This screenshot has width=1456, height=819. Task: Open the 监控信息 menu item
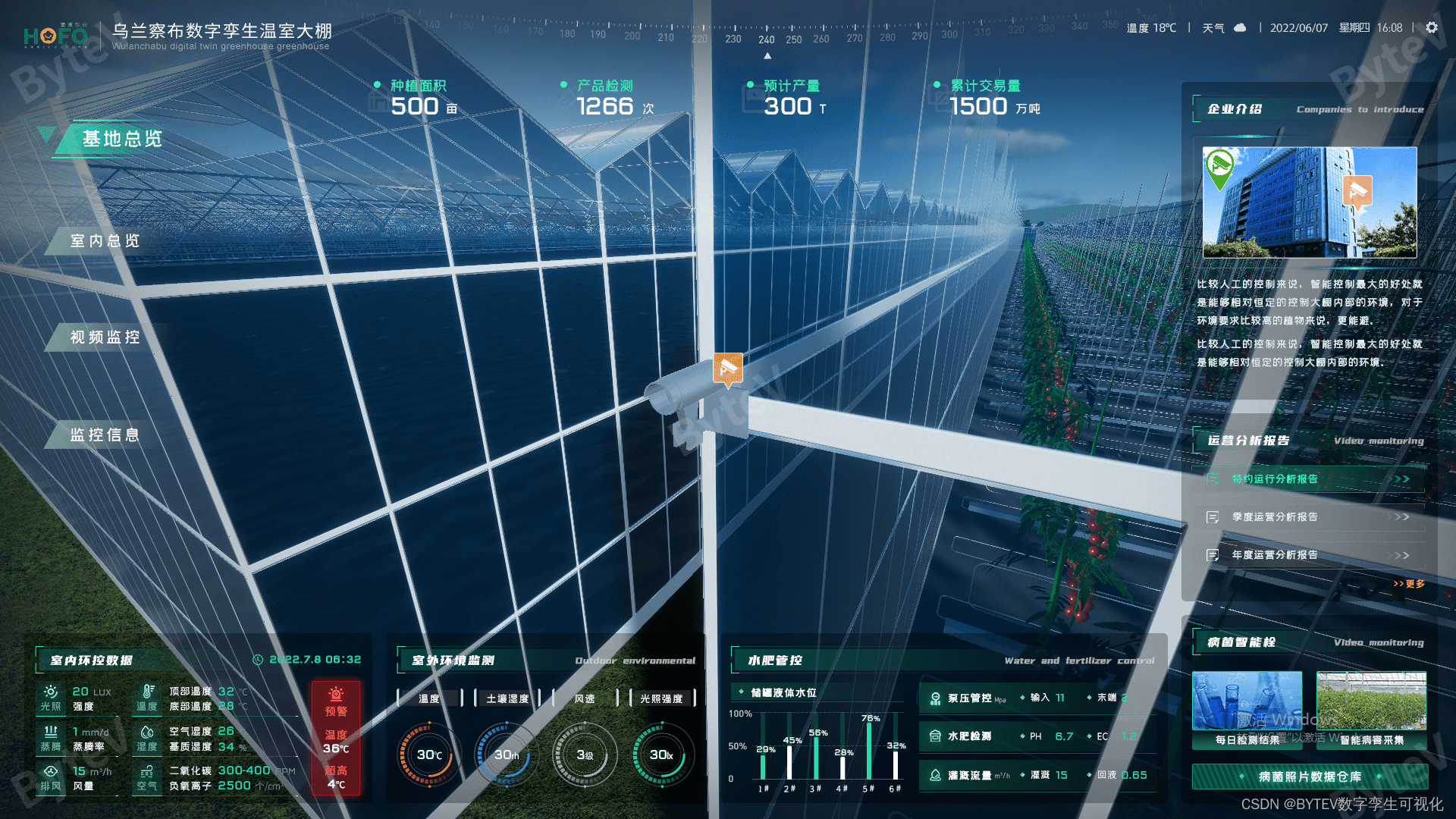point(105,435)
